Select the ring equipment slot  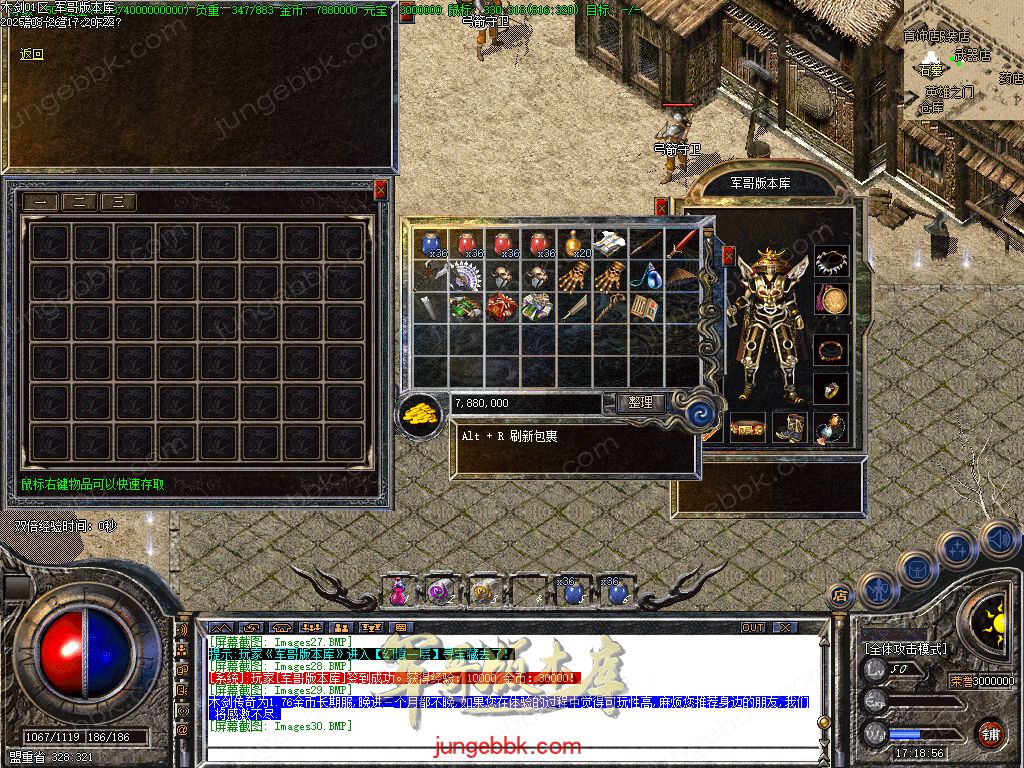pos(831,388)
